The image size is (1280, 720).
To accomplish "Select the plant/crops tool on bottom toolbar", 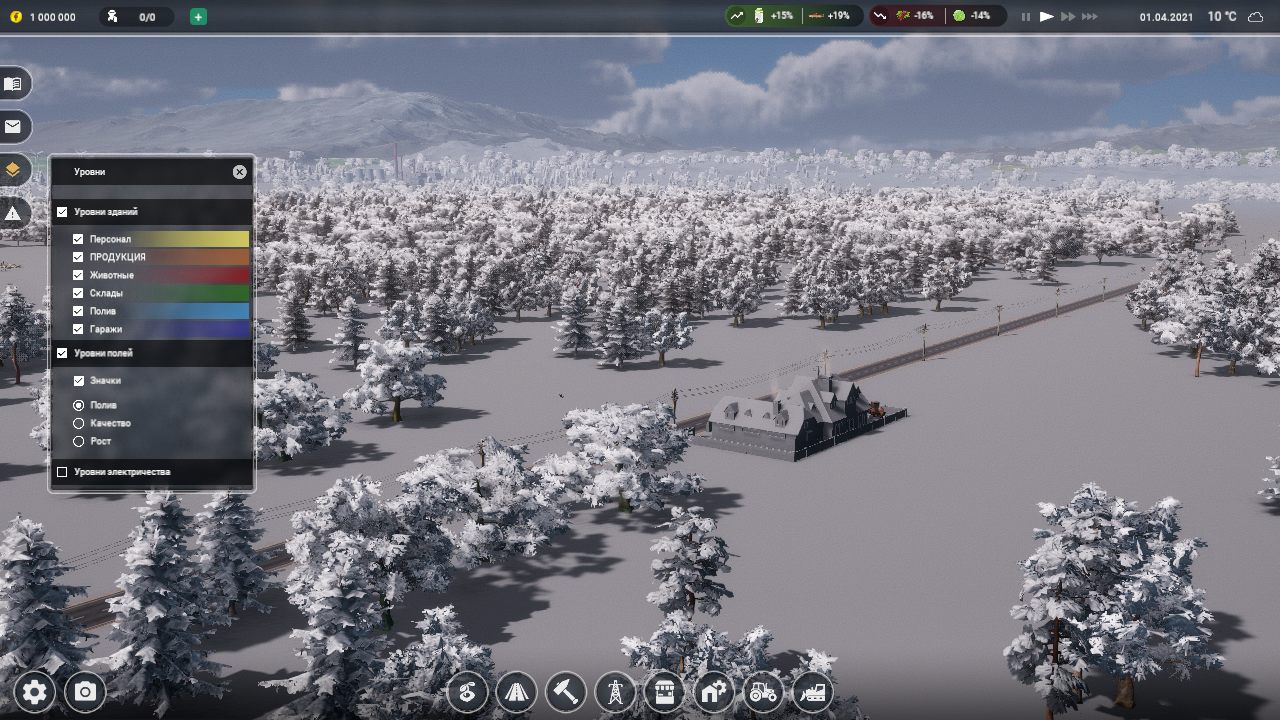I will (467, 691).
